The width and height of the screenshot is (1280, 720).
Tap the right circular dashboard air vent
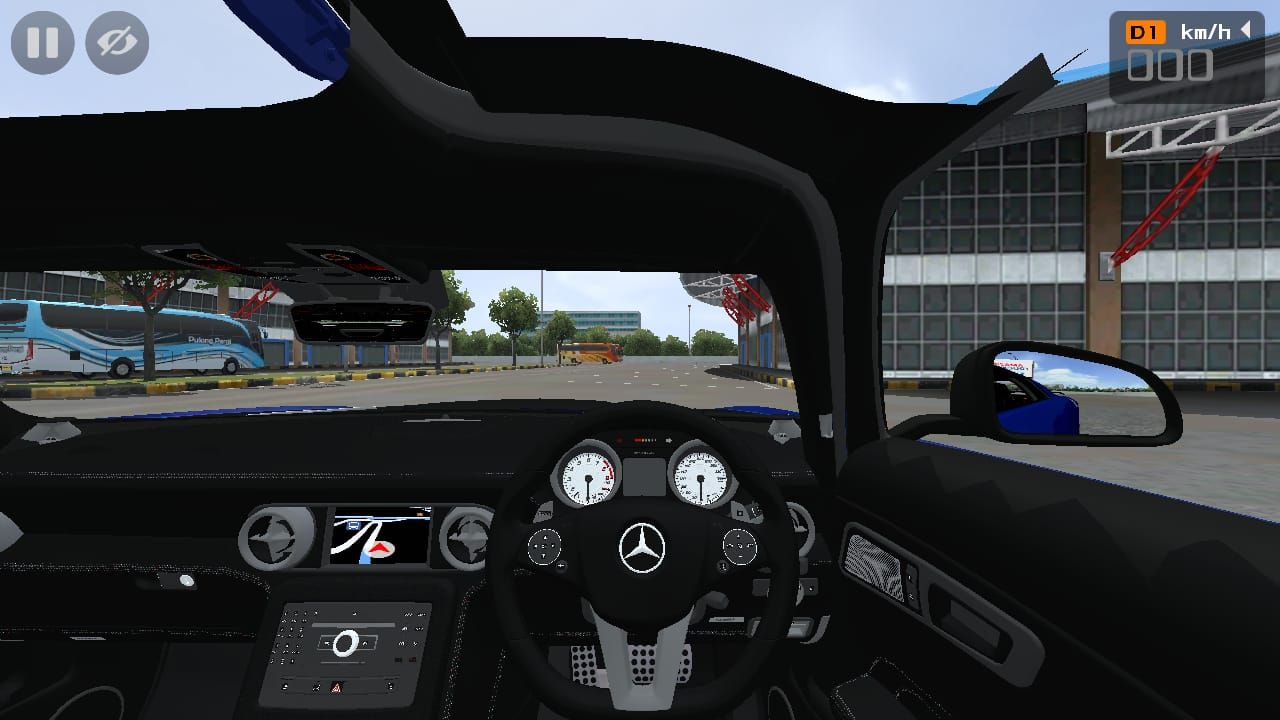click(465, 535)
